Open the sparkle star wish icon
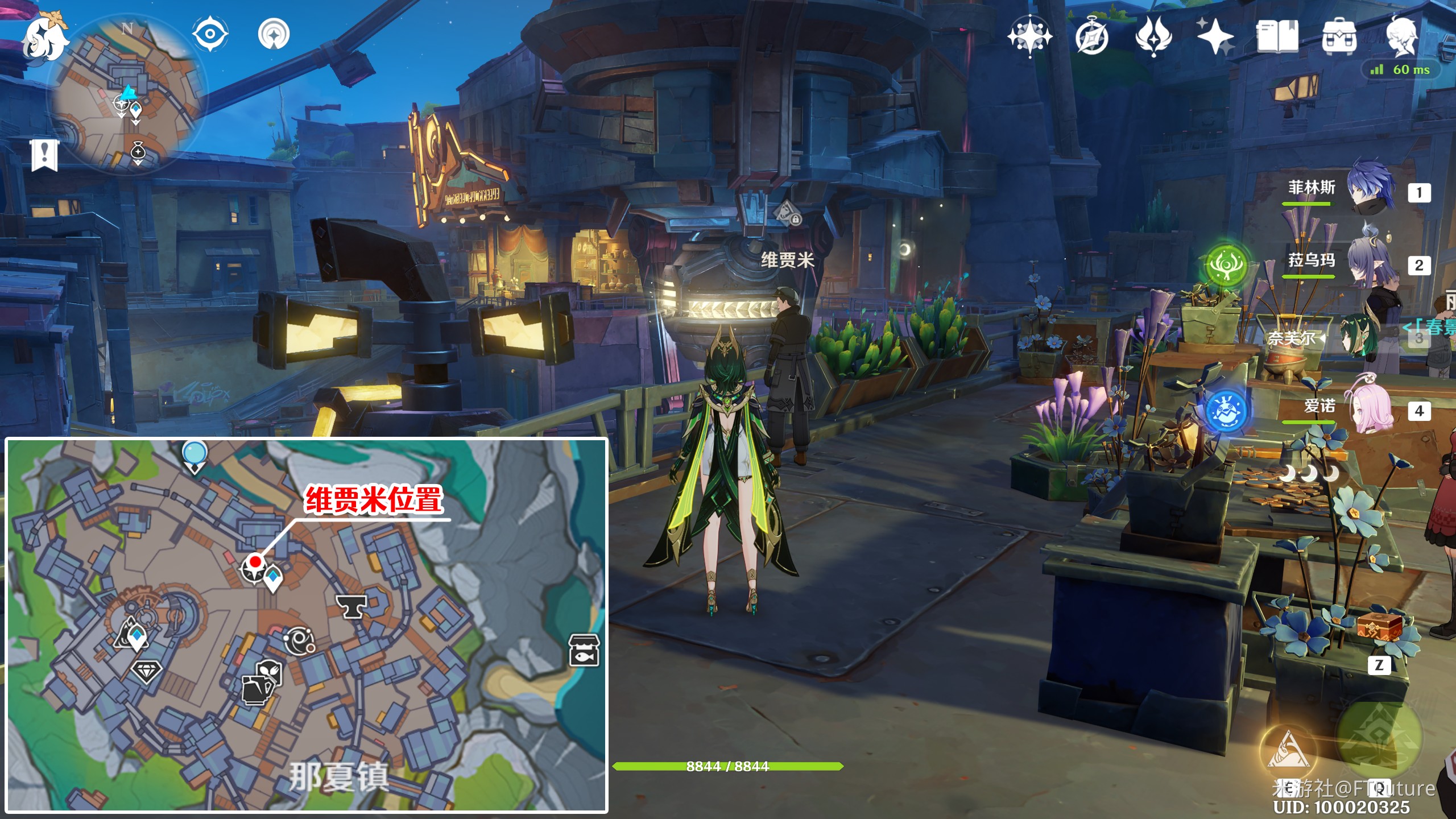This screenshot has height=819, width=1456. [x=1215, y=36]
